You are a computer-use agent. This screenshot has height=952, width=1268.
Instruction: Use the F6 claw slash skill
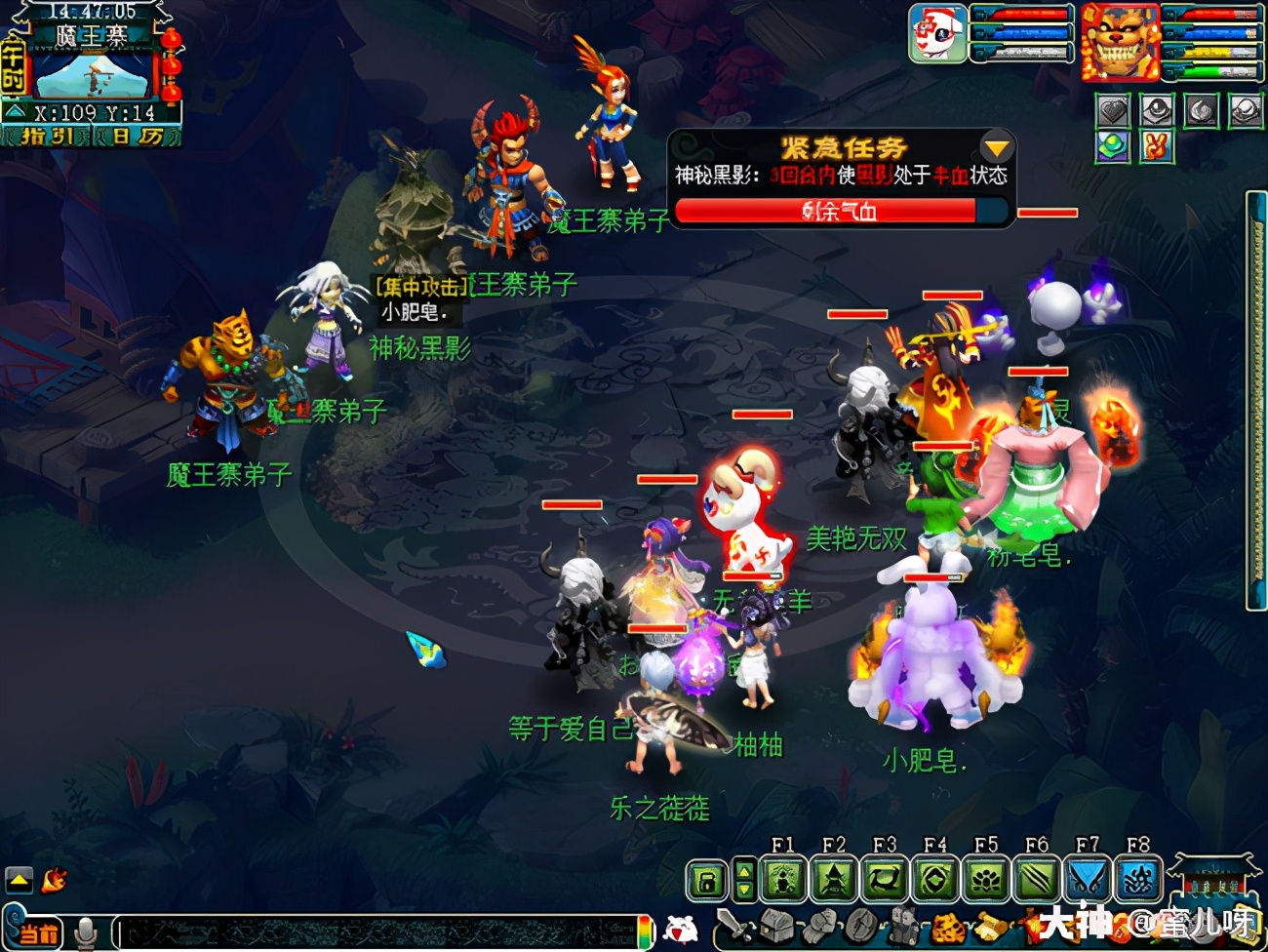click(x=1037, y=881)
